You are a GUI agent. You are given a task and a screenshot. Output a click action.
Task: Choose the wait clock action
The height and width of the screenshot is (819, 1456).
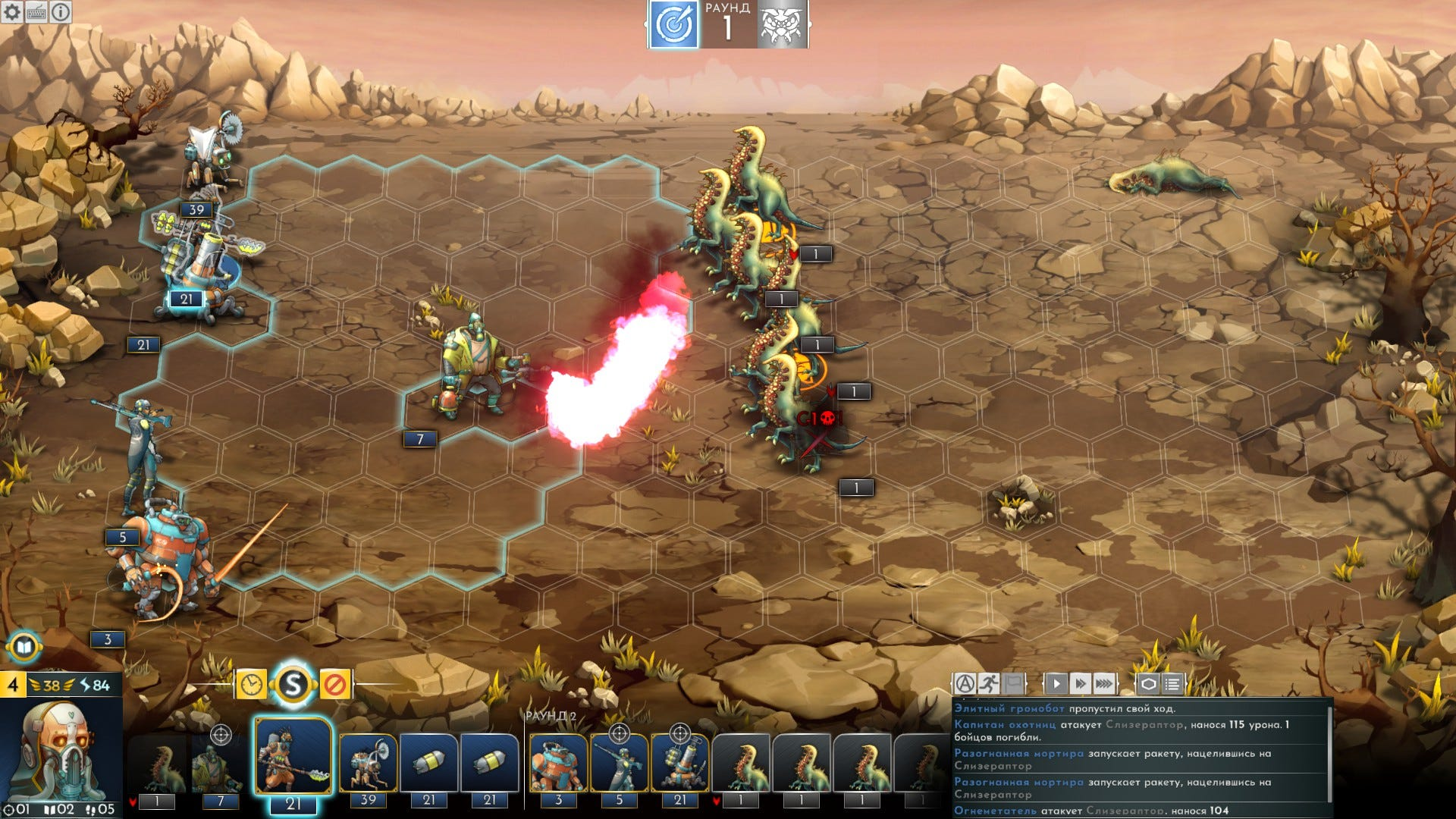tap(251, 685)
